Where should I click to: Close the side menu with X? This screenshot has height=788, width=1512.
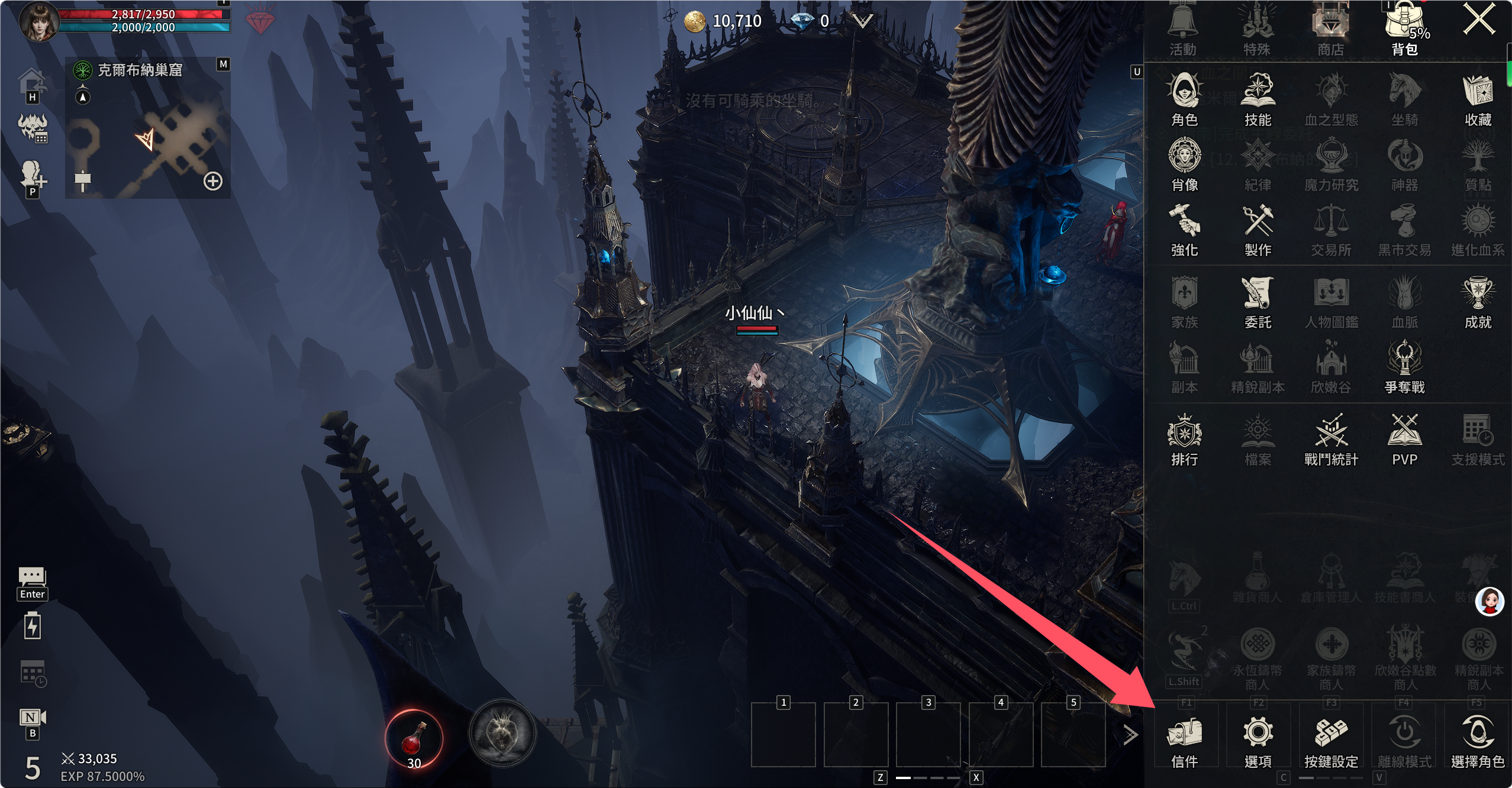(1478, 20)
